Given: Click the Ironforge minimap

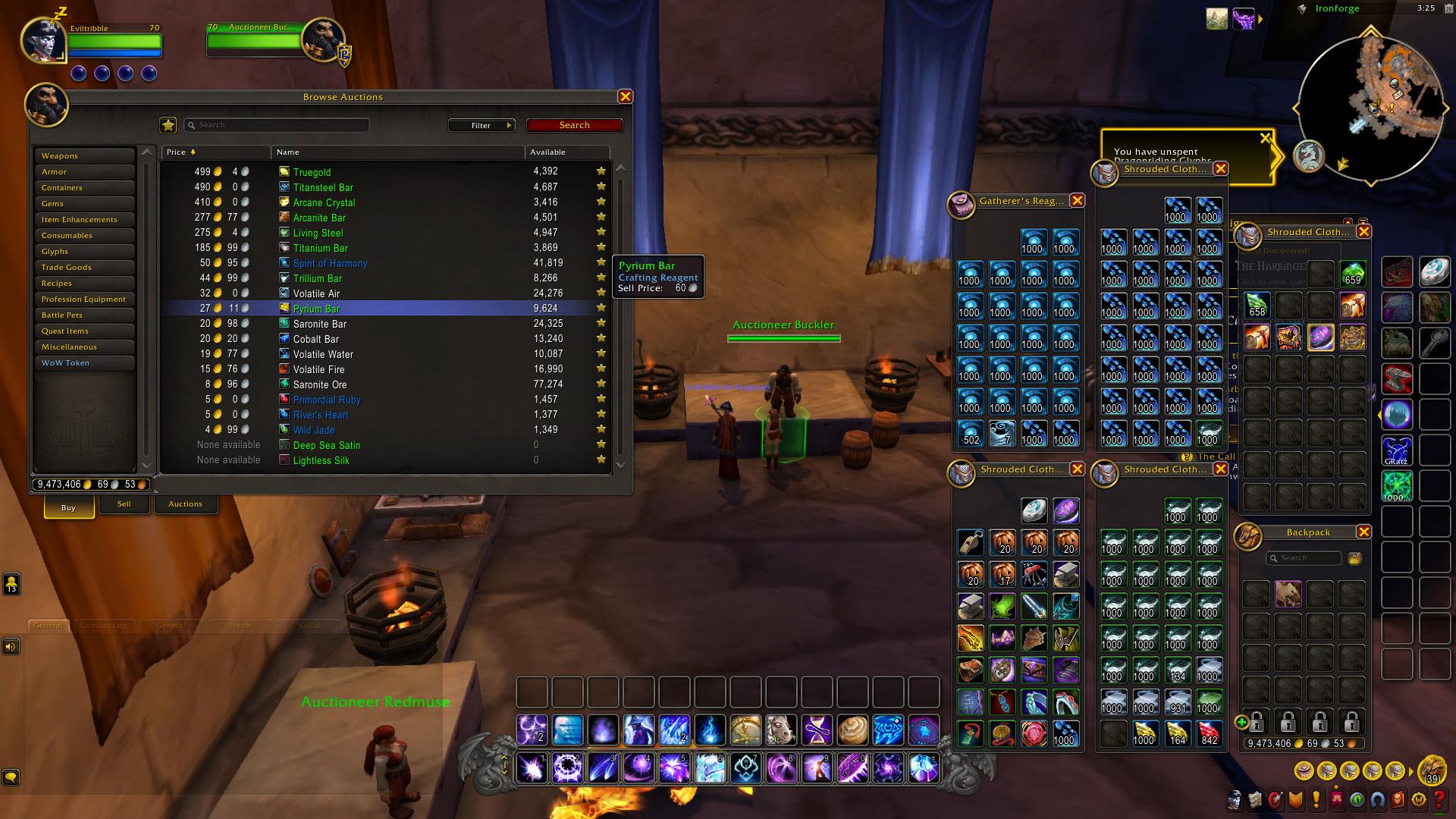Looking at the screenshot, I should 1371,108.
